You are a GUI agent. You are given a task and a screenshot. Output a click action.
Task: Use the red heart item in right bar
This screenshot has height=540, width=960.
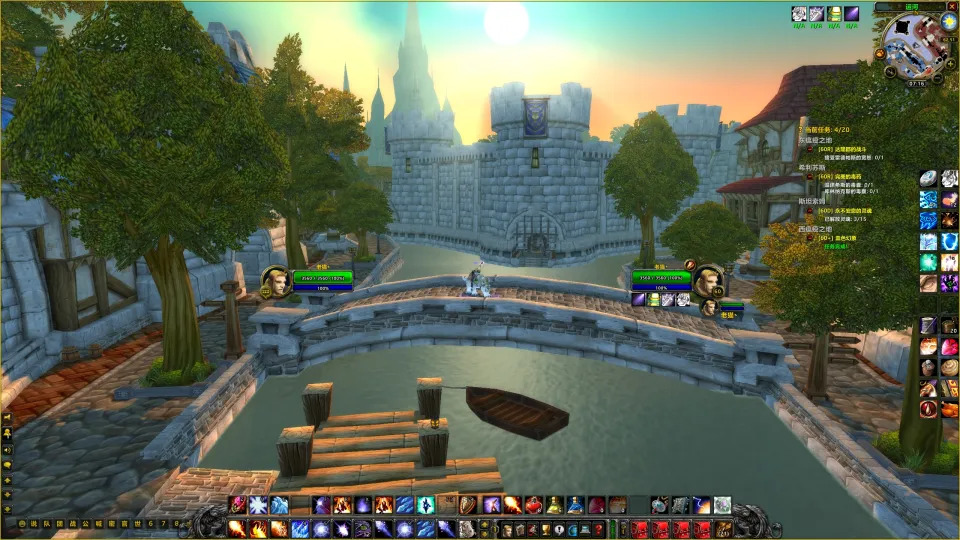tap(949, 347)
